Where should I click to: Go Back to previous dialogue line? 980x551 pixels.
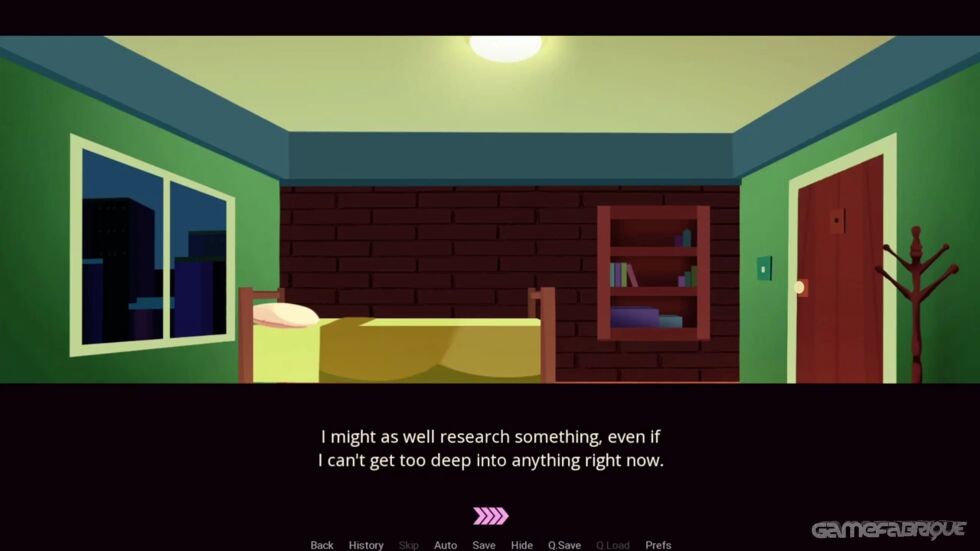[x=322, y=545]
